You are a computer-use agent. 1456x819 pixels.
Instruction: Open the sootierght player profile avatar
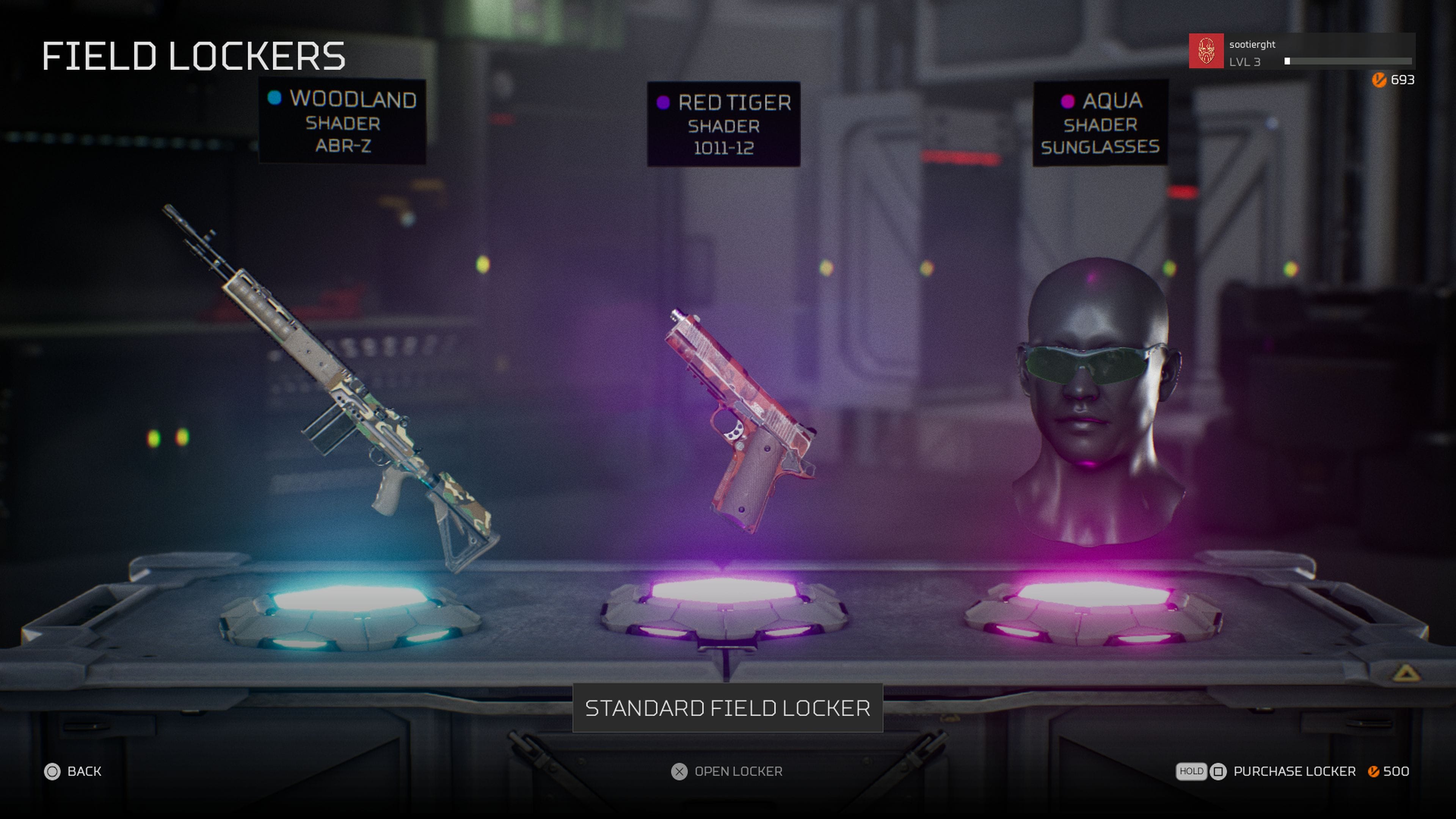tap(1206, 51)
